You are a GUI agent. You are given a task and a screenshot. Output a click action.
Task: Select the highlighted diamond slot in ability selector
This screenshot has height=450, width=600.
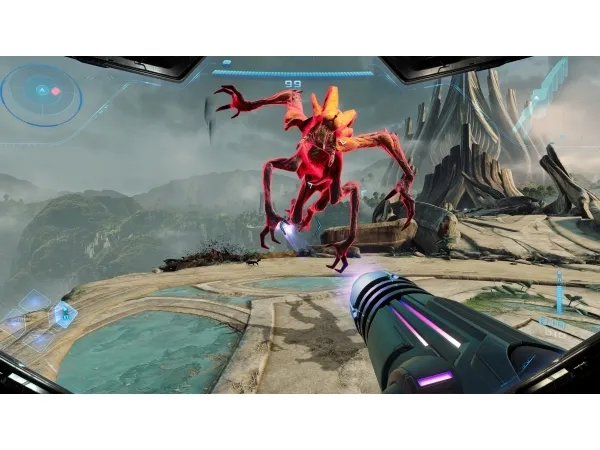click(x=64, y=314)
